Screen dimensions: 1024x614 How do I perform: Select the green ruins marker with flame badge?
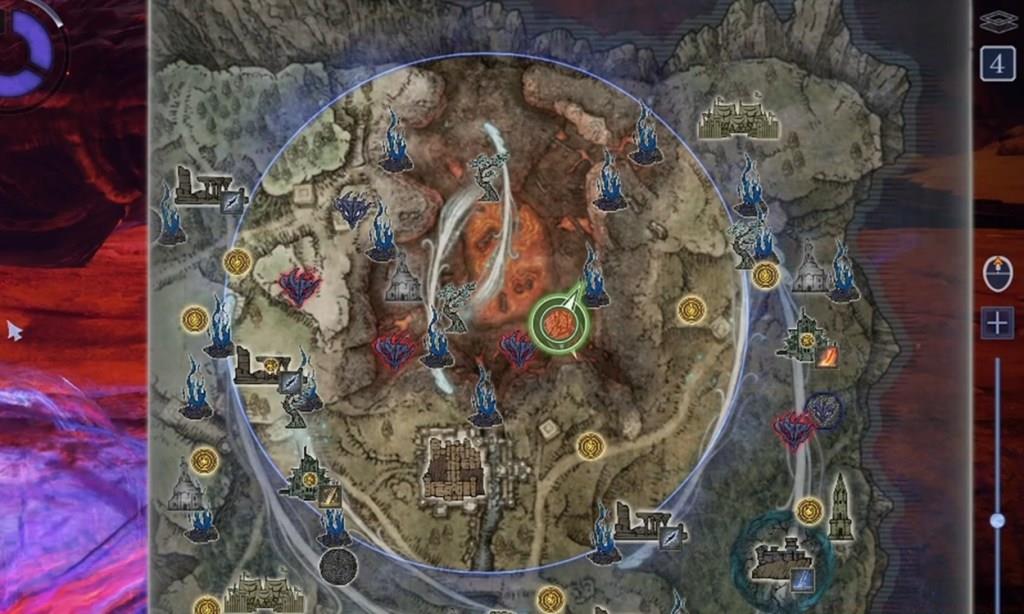(x=806, y=338)
